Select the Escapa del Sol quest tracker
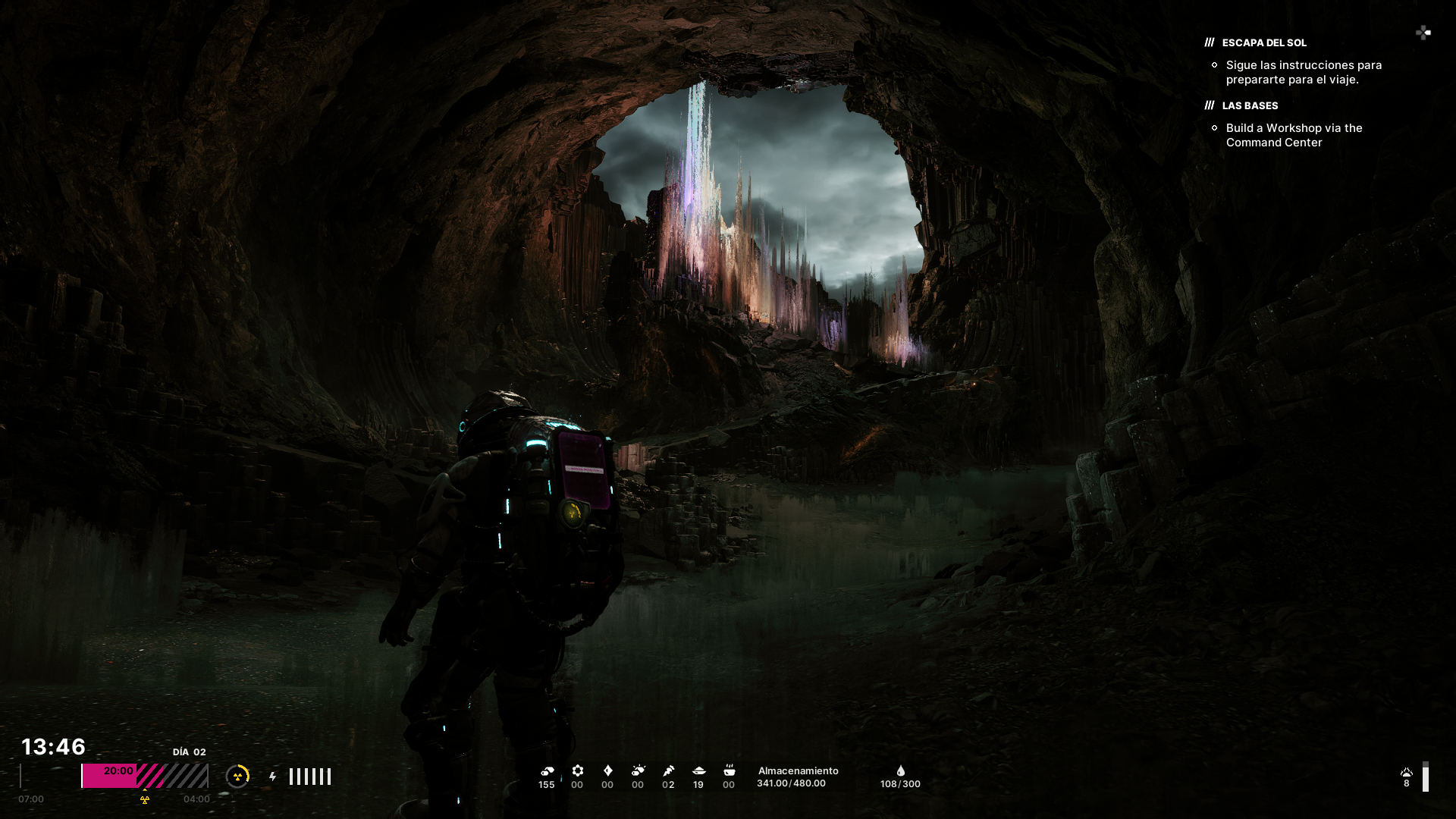This screenshot has height=819, width=1456. coord(1263,42)
